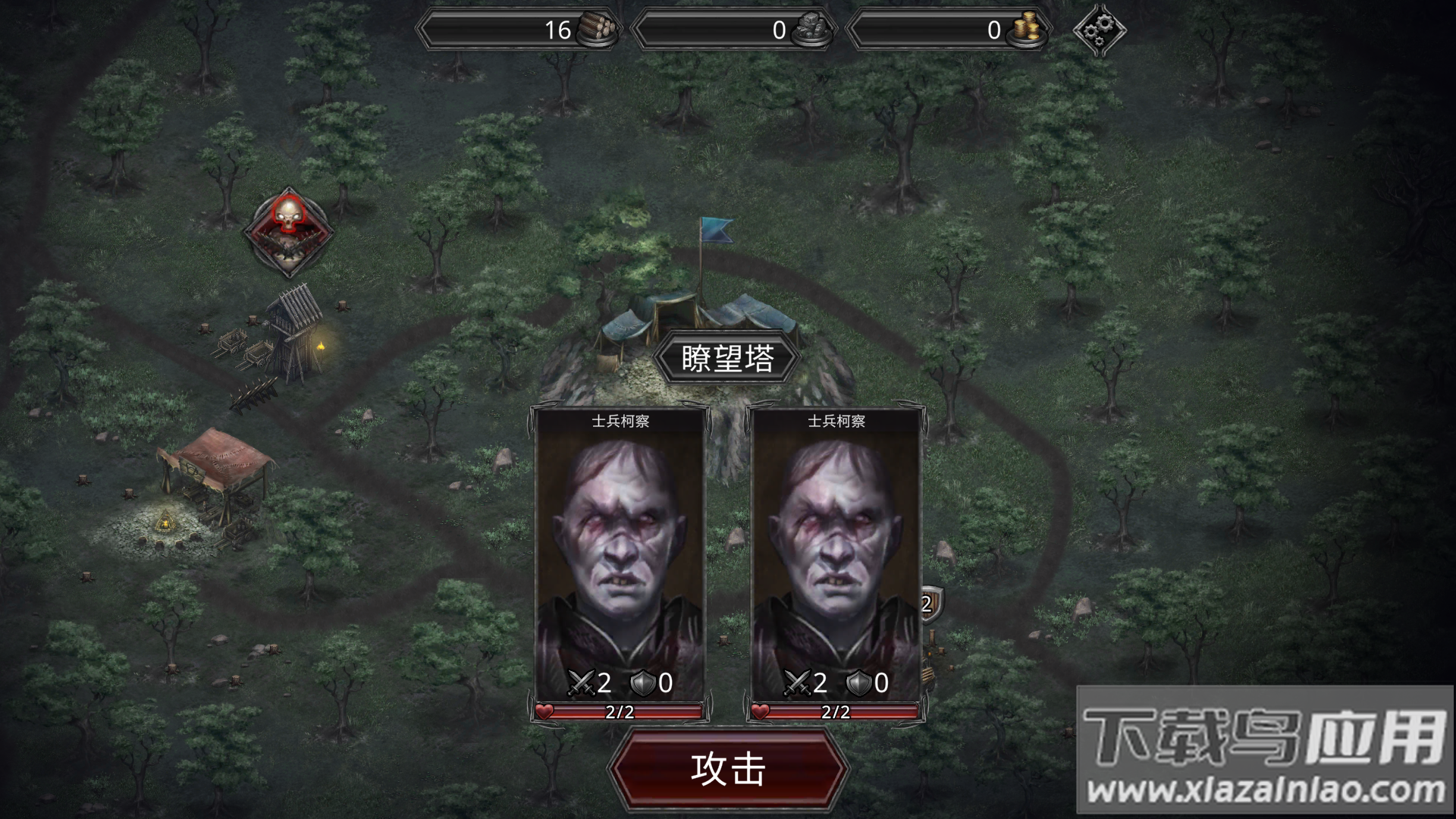
Task: Select the left 士兵柯察 enemy portrait
Action: click(x=620, y=538)
